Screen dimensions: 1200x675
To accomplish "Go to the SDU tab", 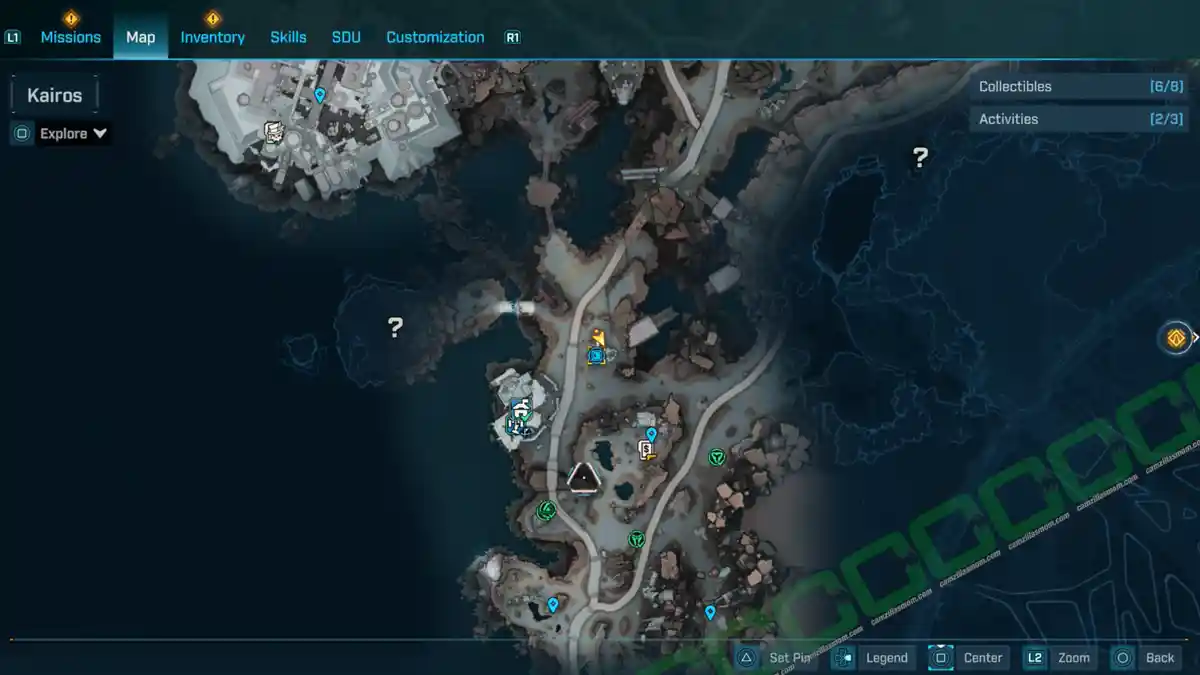I will (346, 37).
